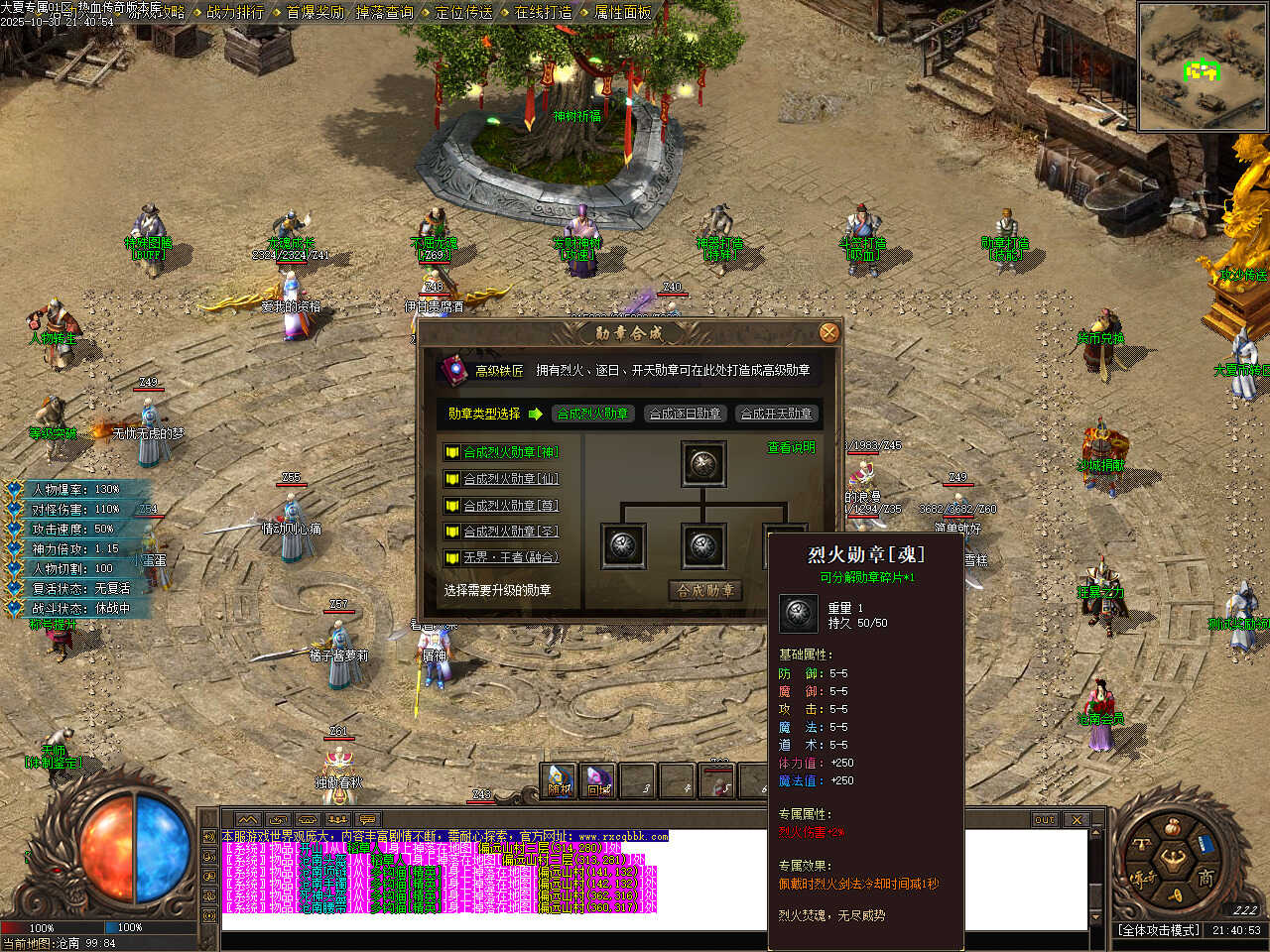
Task: Open the 属性面板 attribute panel
Action: click(x=622, y=12)
